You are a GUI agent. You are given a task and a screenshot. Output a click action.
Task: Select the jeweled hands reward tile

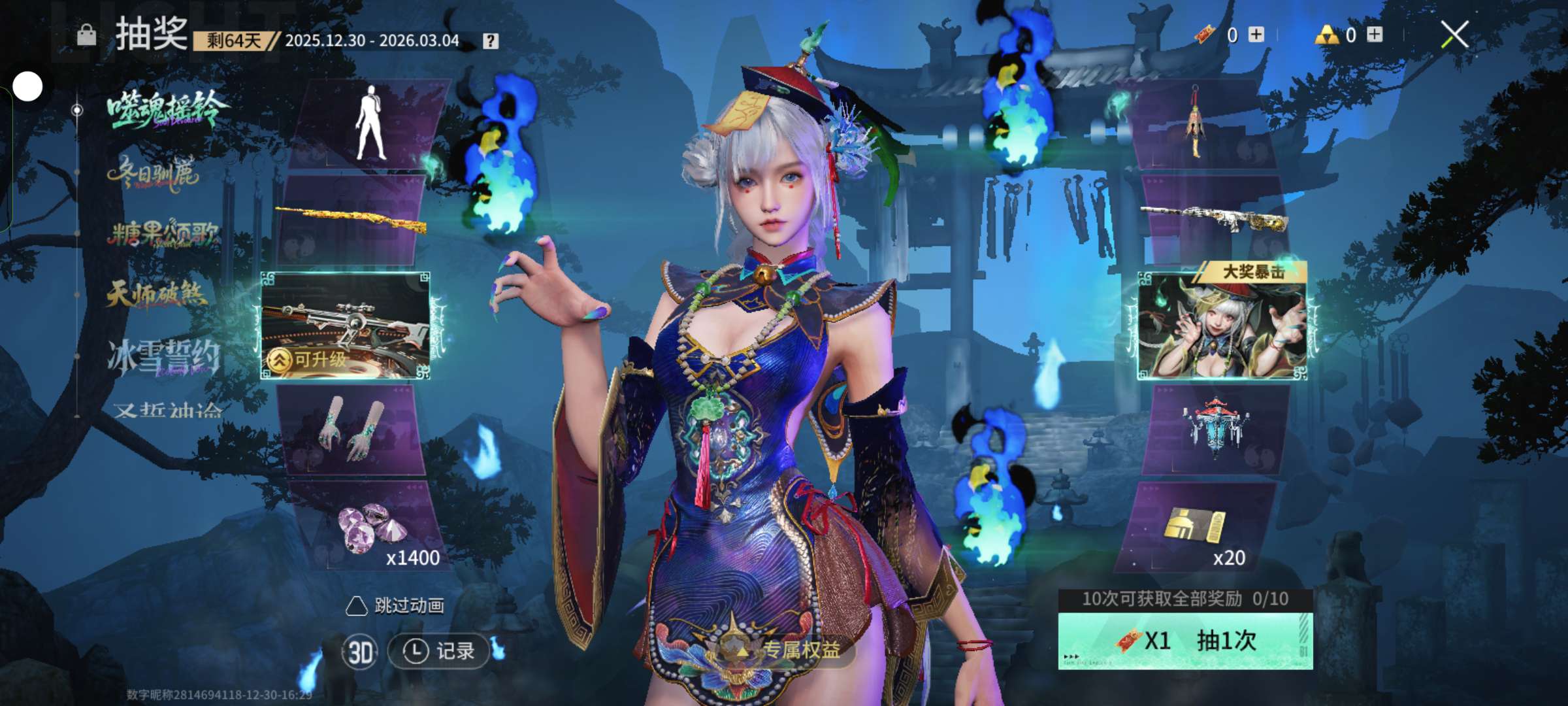353,429
